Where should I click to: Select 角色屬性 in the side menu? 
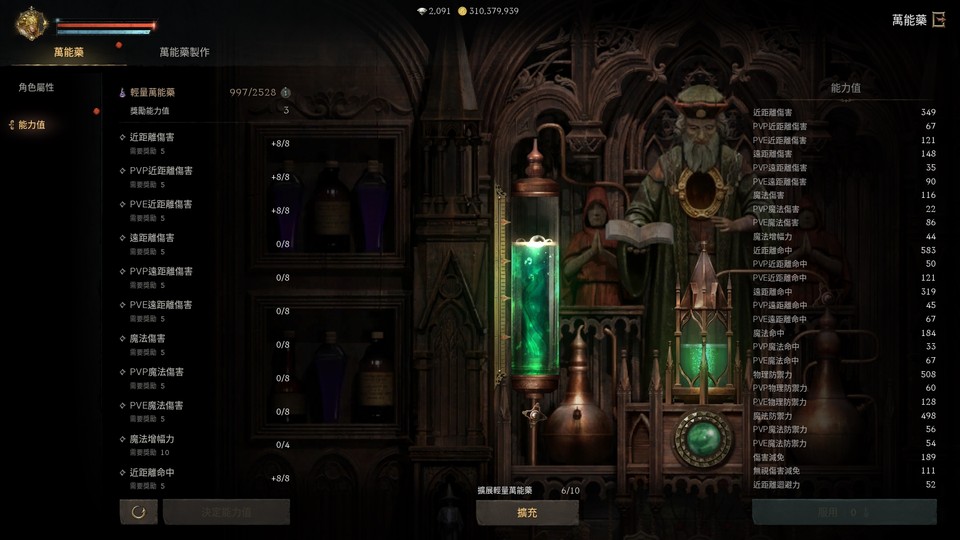(35, 88)
